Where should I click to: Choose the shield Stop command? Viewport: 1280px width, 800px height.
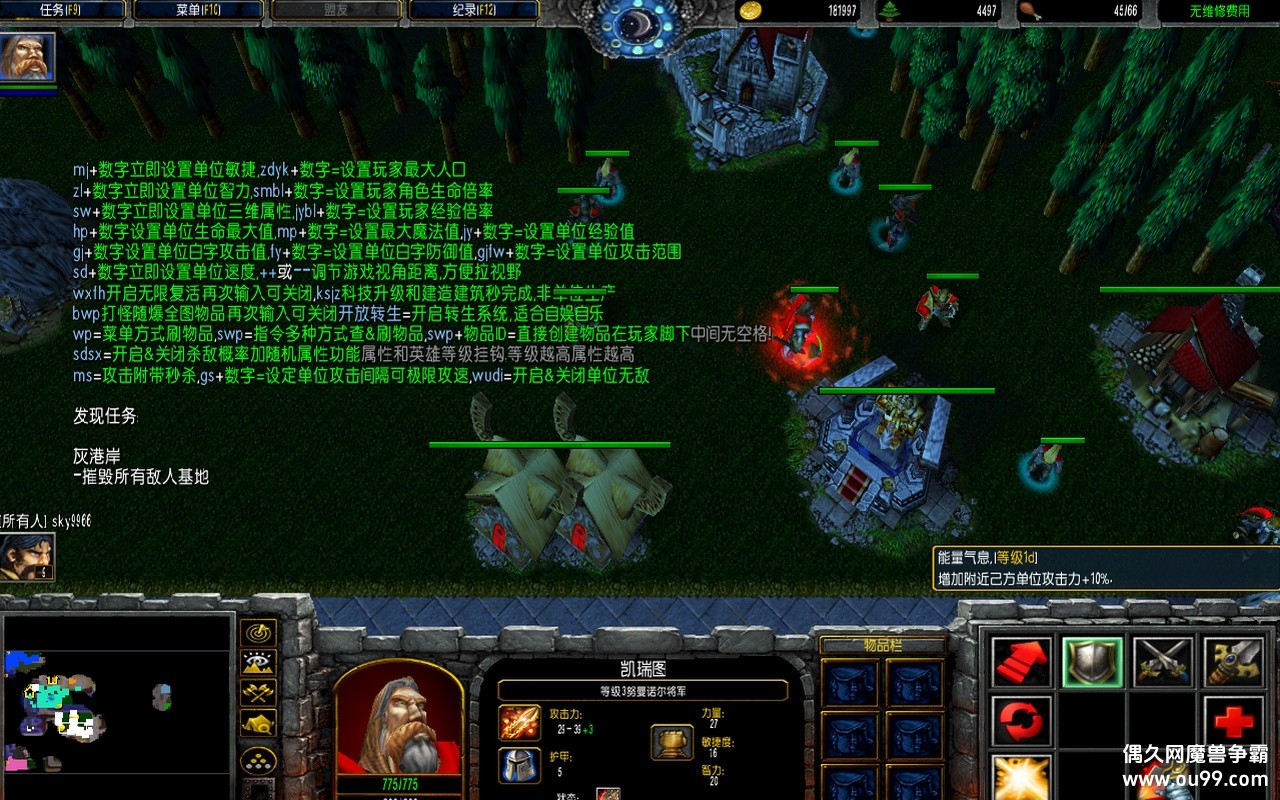coord(1092,661)
